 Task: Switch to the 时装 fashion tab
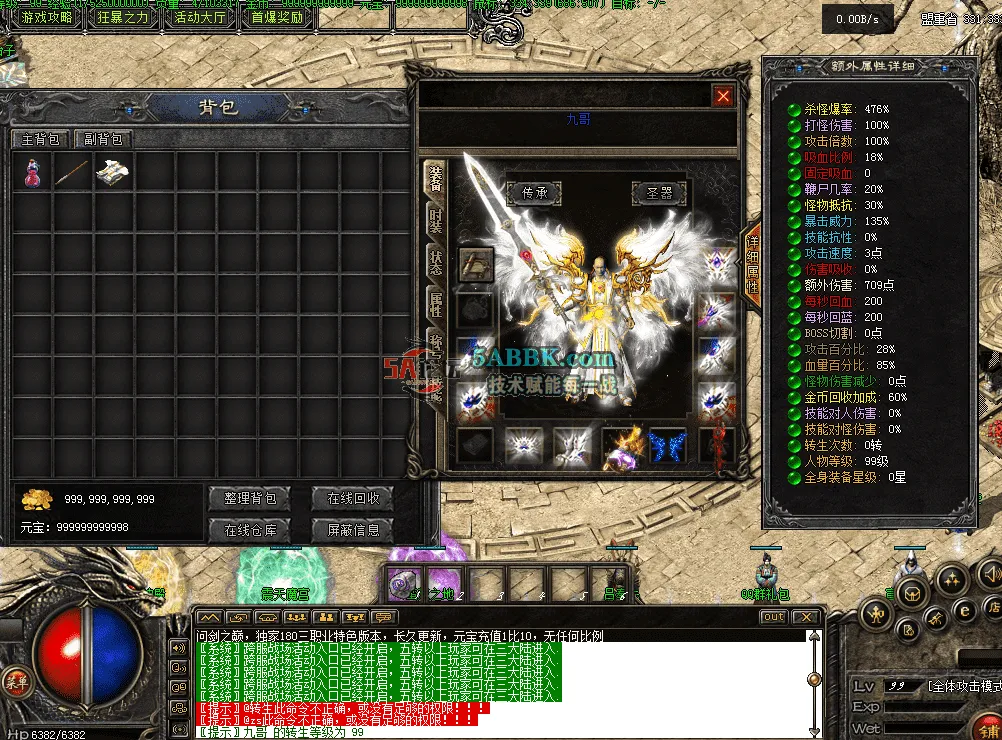click(x=435, y=221)
